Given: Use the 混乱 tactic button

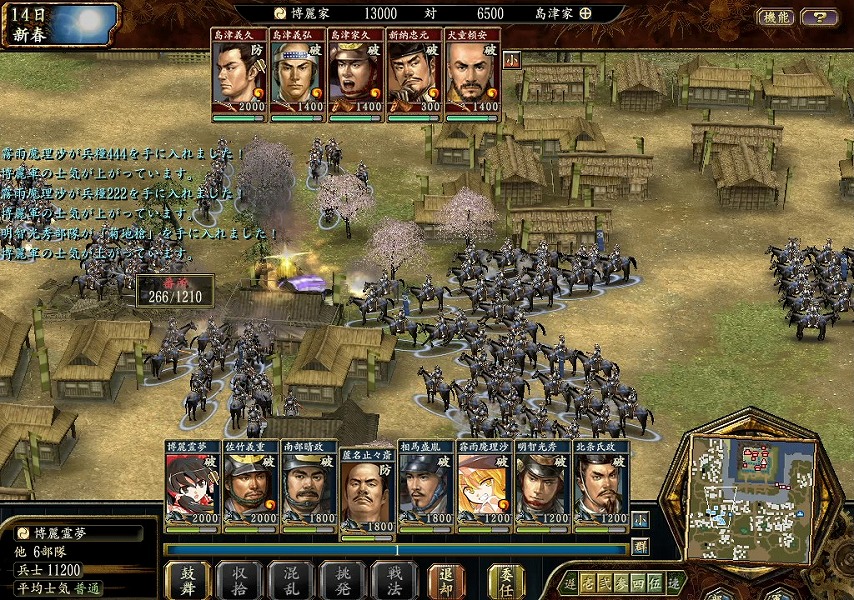Looking at the screenshot, I should click(290, 580).
